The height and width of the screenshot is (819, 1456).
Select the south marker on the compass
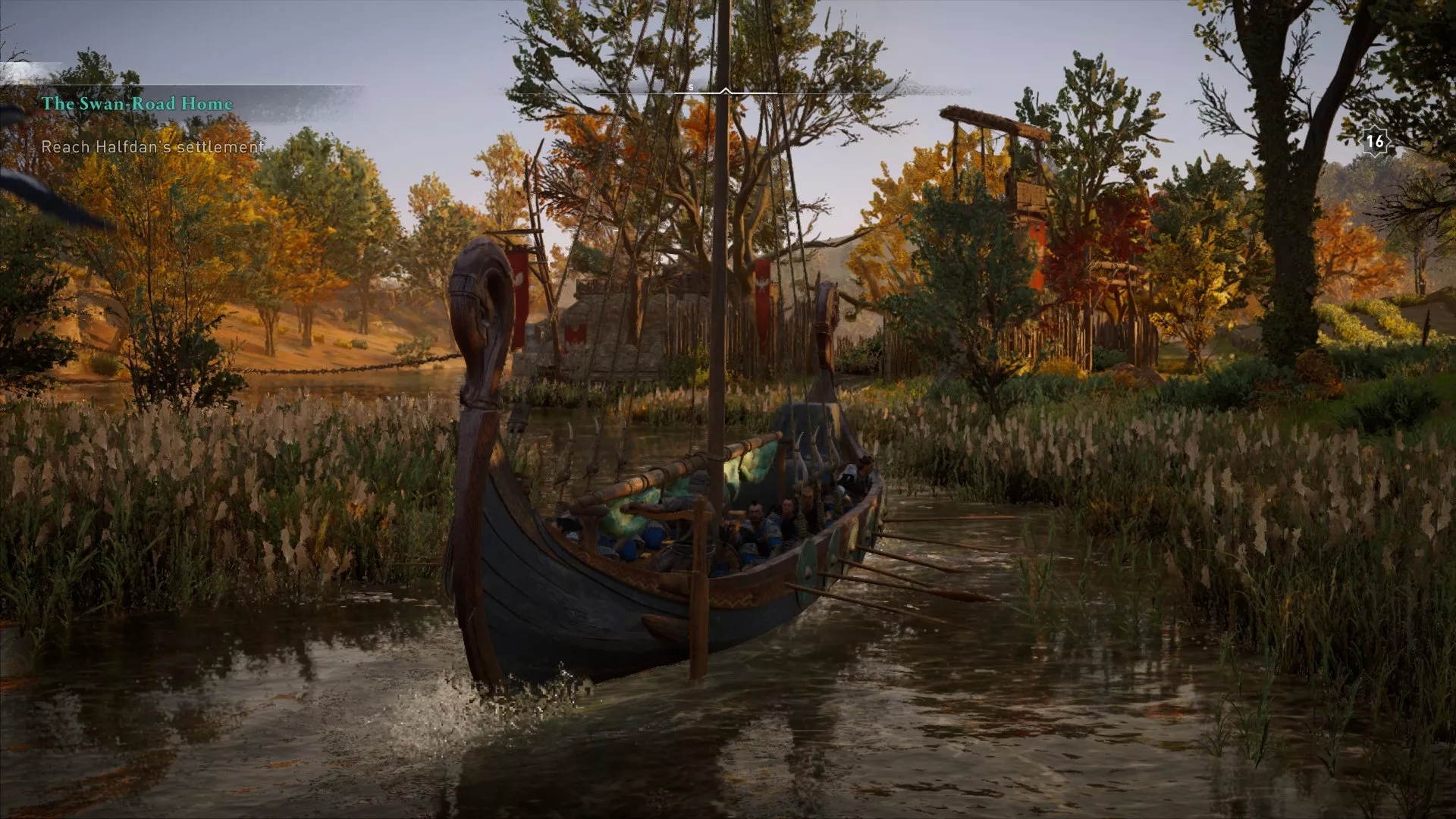coord(690,88)
